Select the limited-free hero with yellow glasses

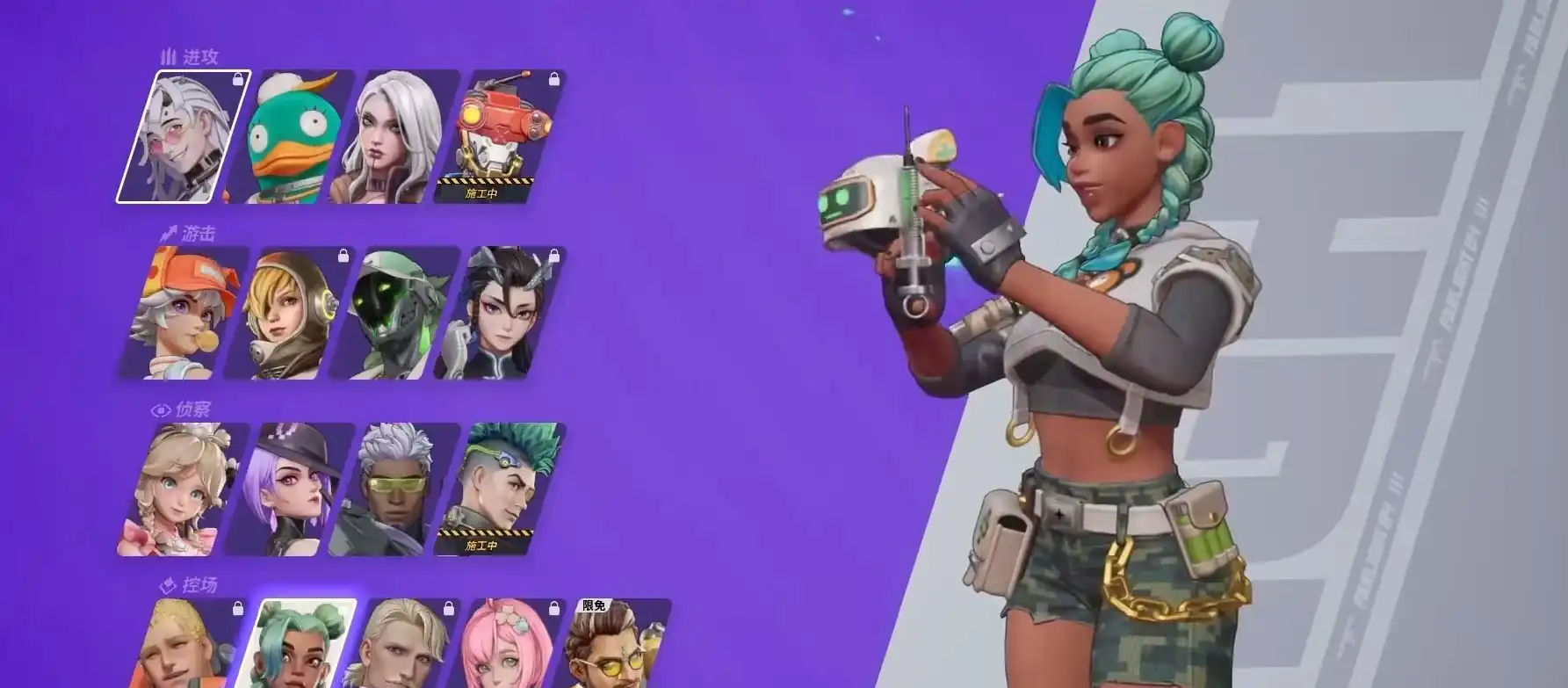pyautogui.click(x=615, y=646)
